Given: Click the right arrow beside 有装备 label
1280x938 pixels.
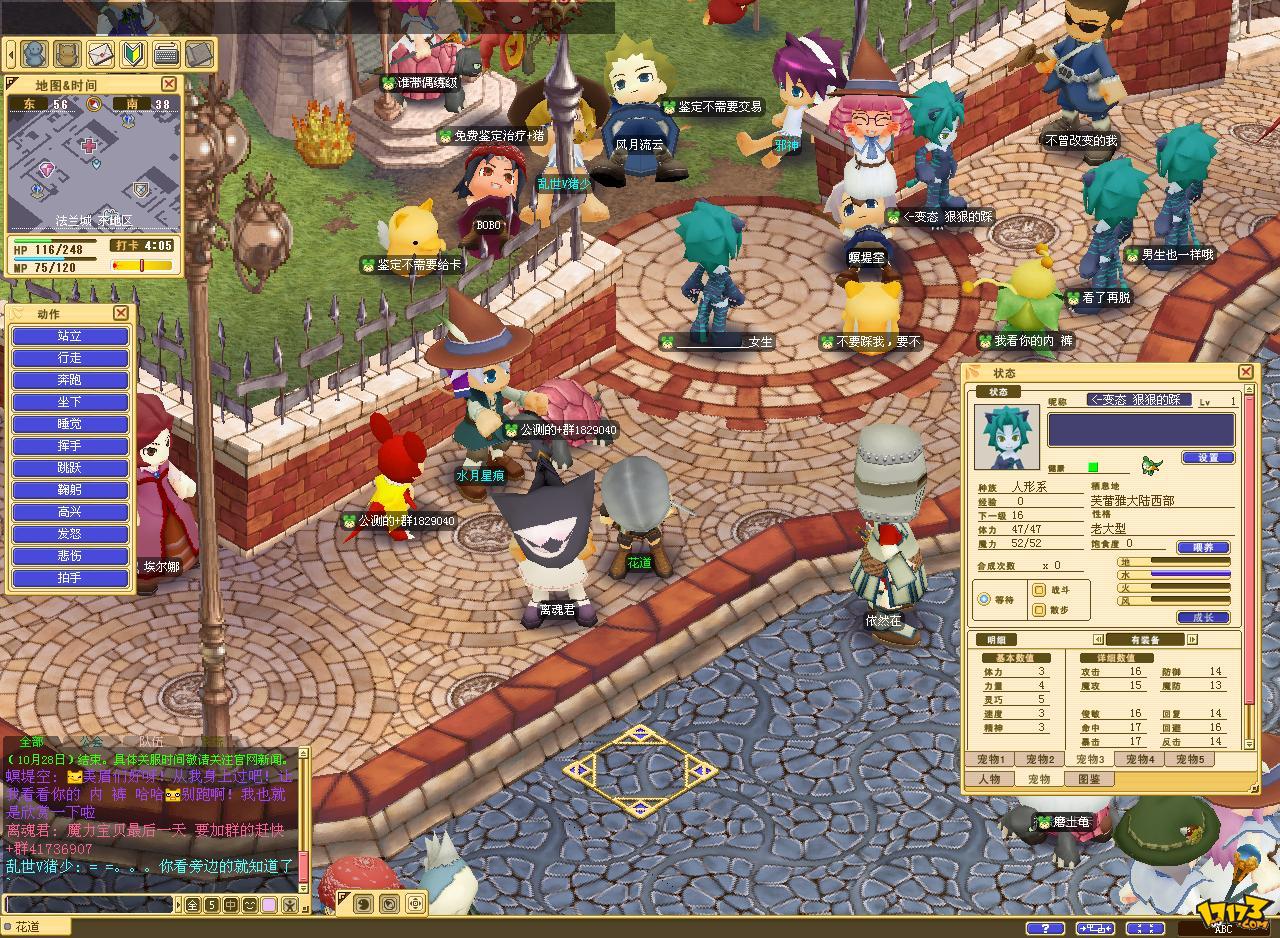Looking at the screenshot, I should (1191, 639).
